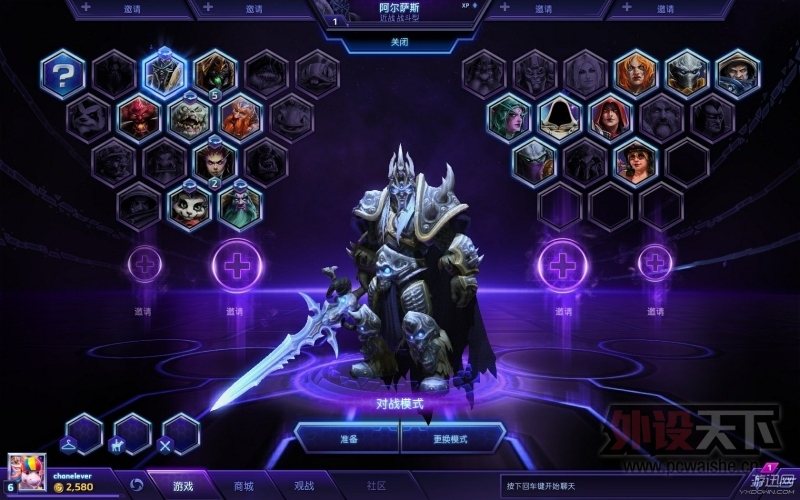
Task: Pick the Stitches abomination hero portrait
Action: pyautogui.click(x=190, y=118)
